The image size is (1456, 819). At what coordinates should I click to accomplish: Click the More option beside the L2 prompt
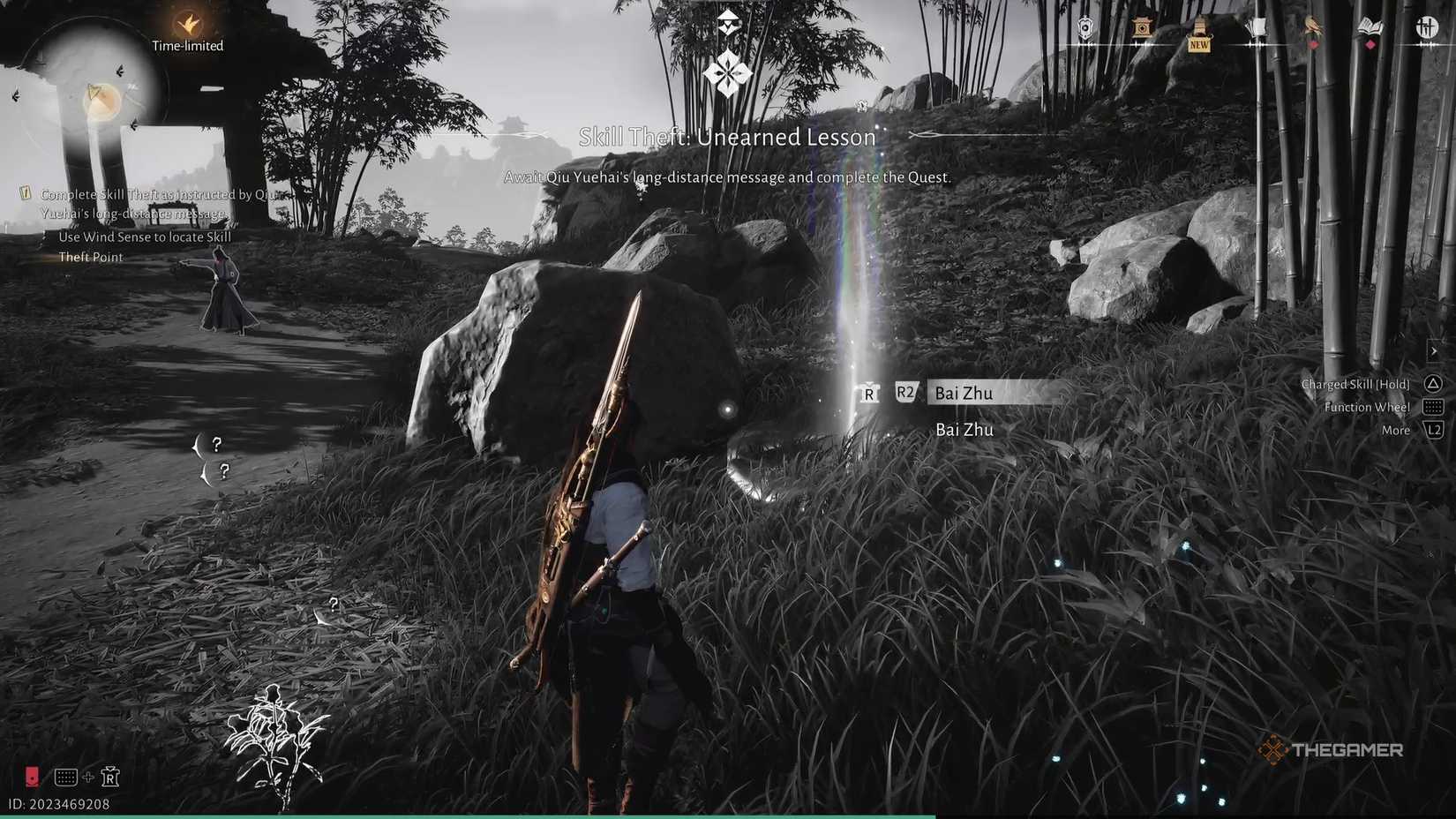1395,430
